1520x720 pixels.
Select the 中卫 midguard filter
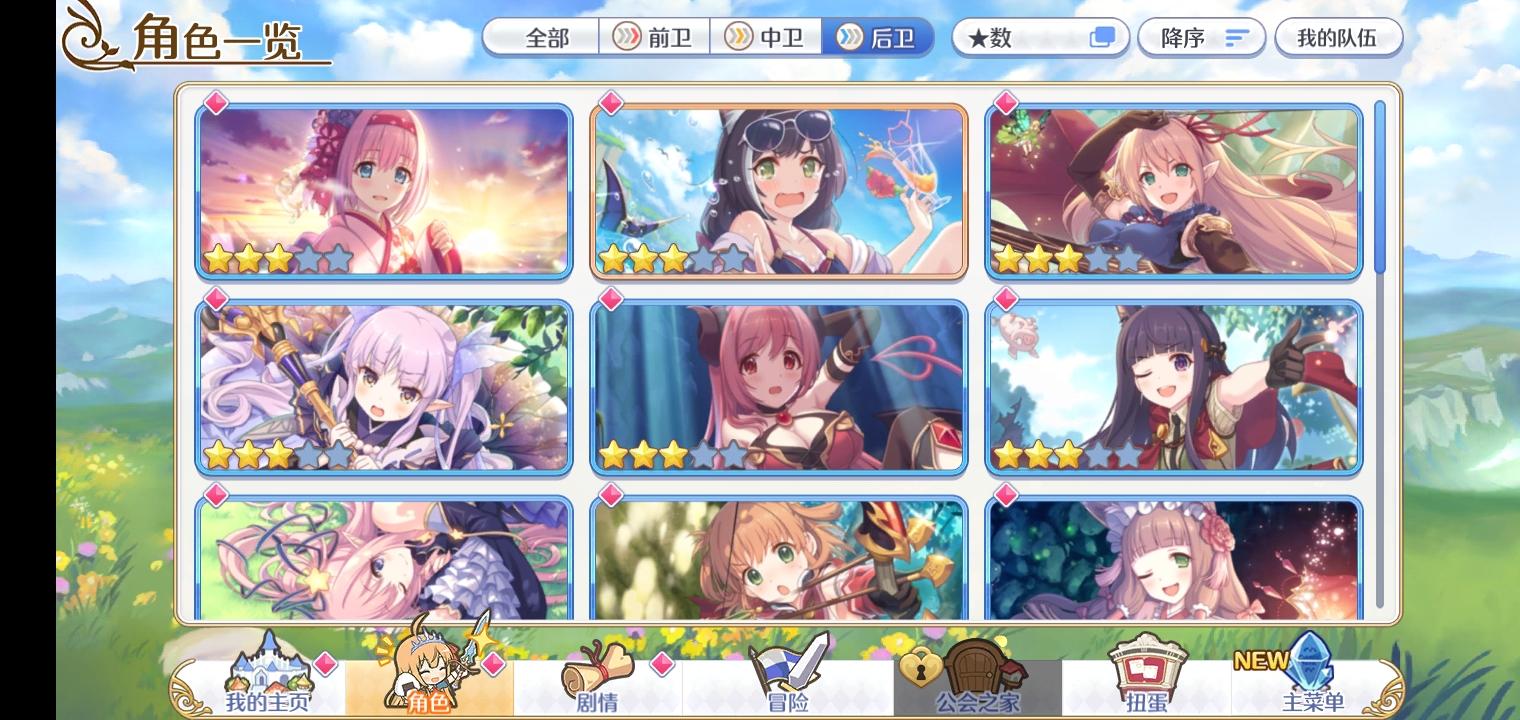(768, 38)
